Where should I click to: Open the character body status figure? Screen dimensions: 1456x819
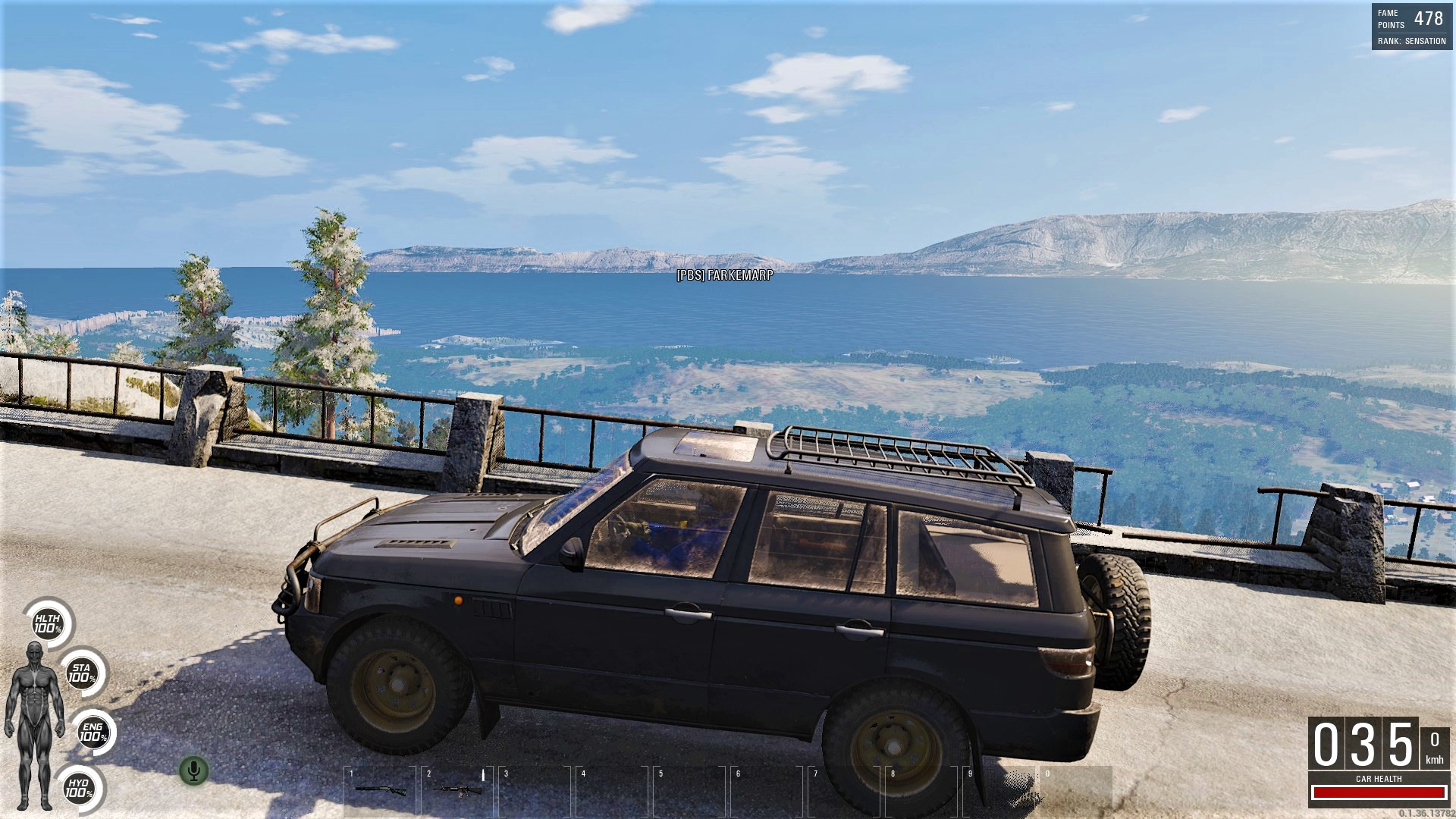click(34, 724)
